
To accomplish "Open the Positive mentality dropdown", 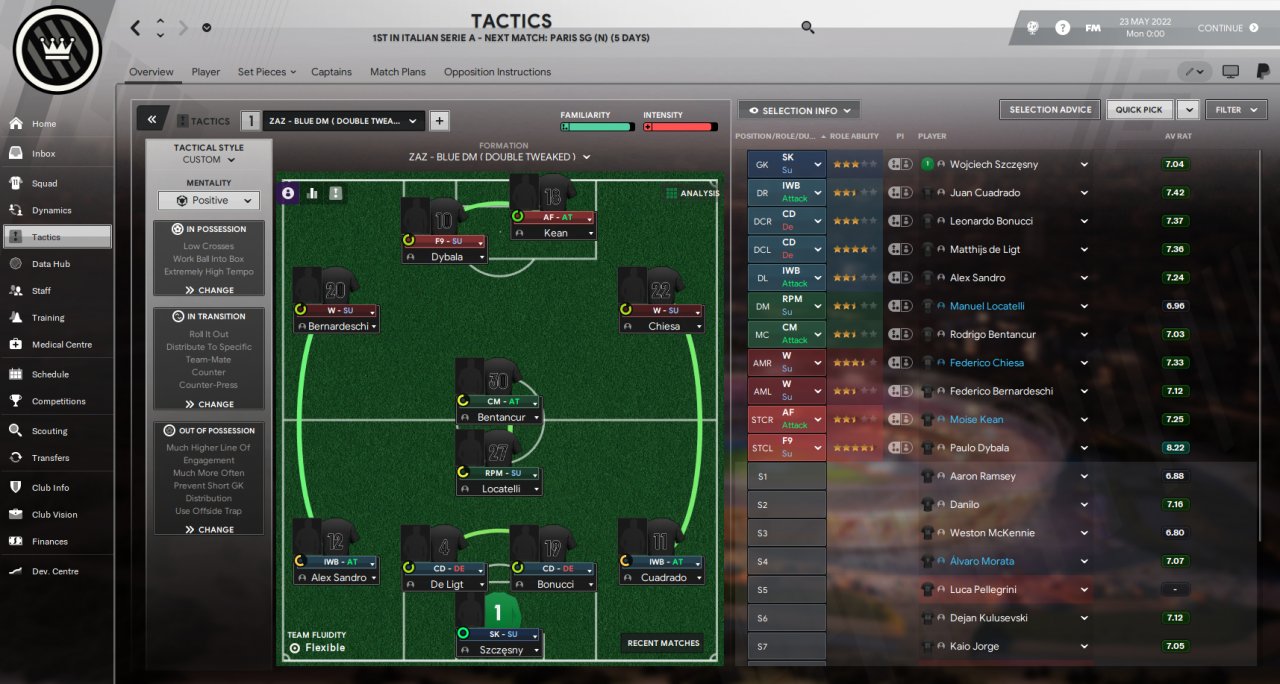I will [208, 200].
